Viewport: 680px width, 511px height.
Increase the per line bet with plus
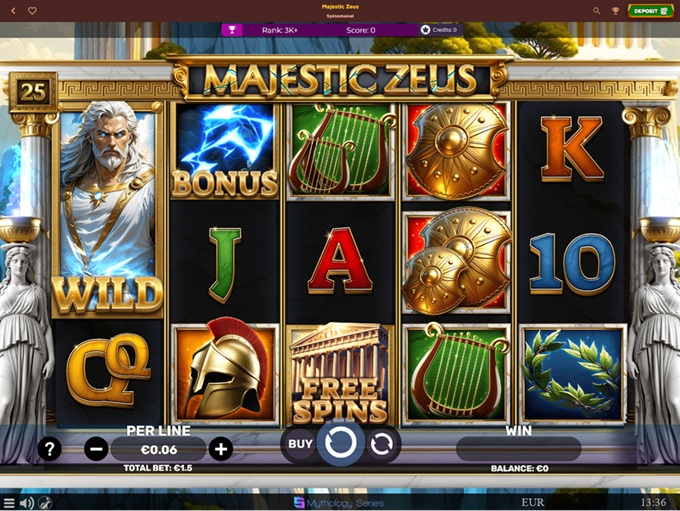coord(221,449)
